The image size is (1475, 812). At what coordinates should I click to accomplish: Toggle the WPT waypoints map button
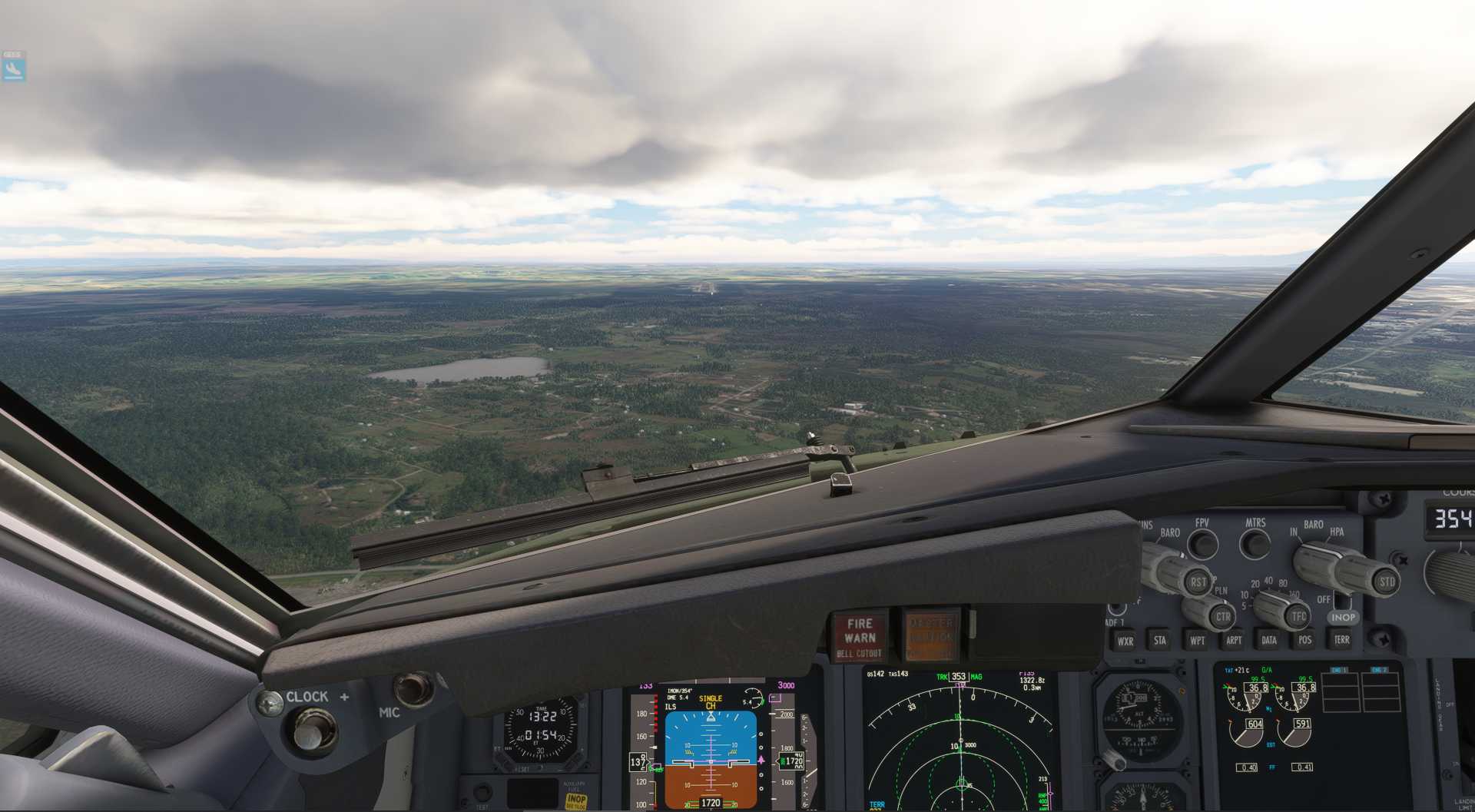click(1197, 639)
